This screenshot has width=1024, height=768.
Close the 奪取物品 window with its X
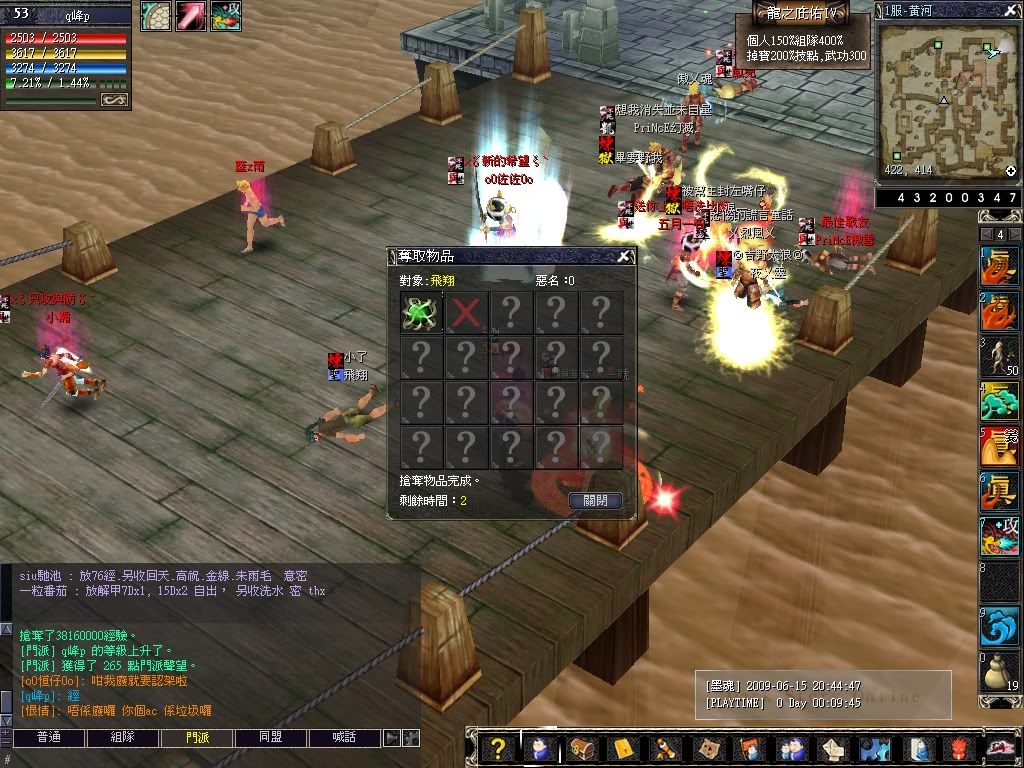(623, 257)
